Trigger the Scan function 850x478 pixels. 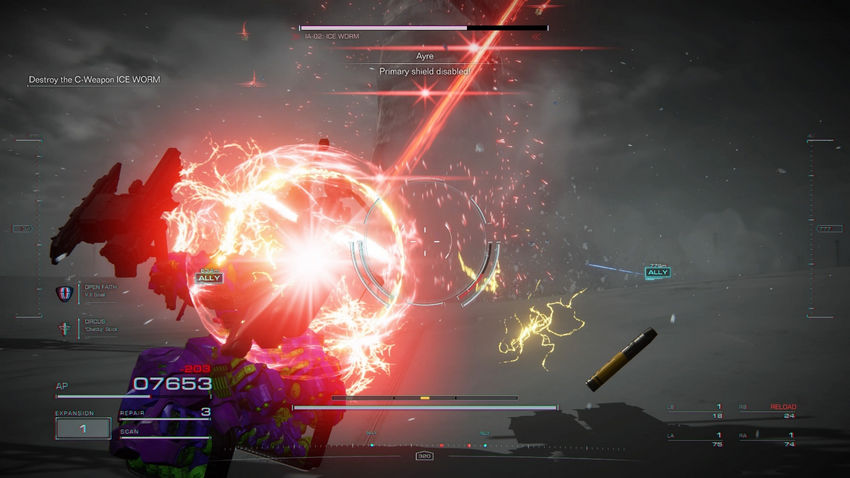point(165,433)
